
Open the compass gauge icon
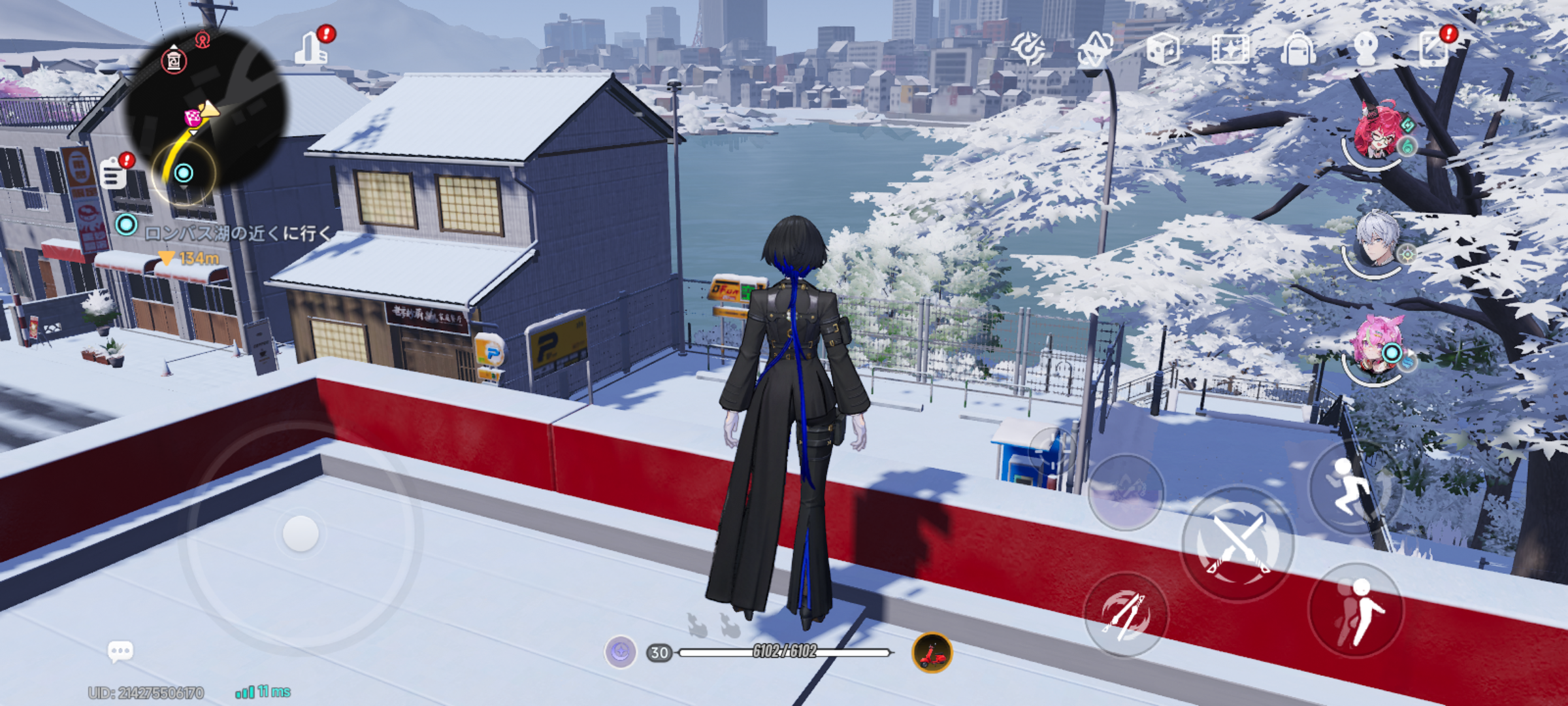pos(1028,49)
